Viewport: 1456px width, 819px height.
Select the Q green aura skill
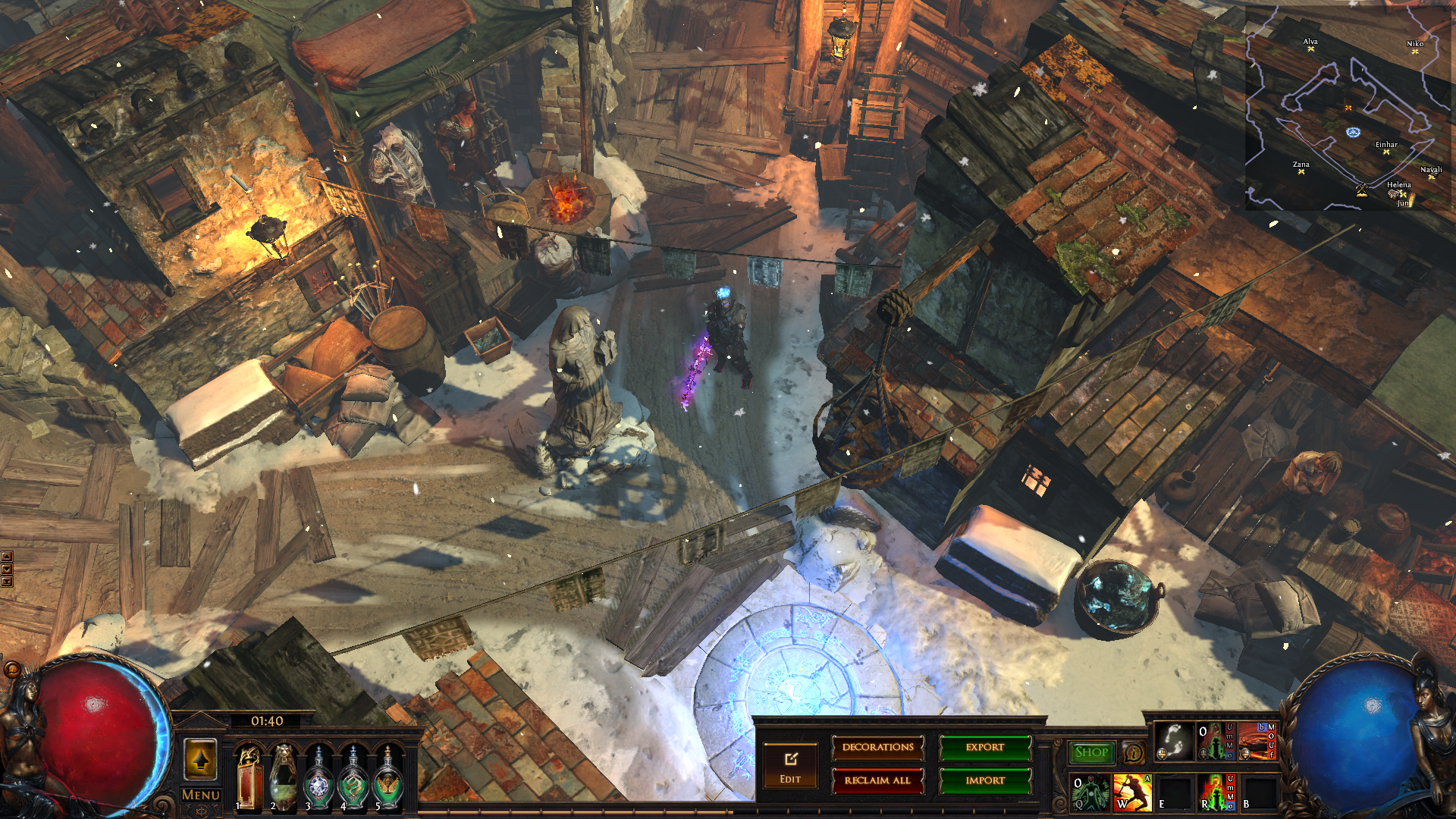click(x=1090, y=792)
